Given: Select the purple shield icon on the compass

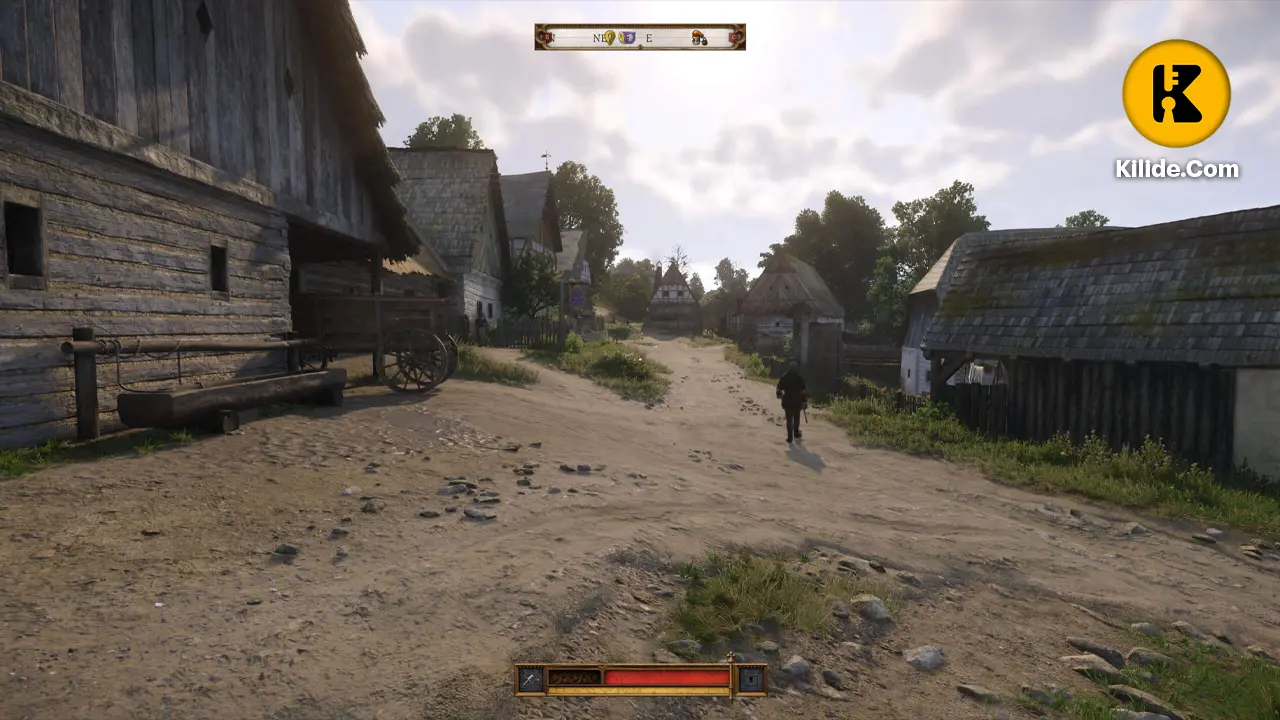Looking at the screenshot, I should point(626,37).
